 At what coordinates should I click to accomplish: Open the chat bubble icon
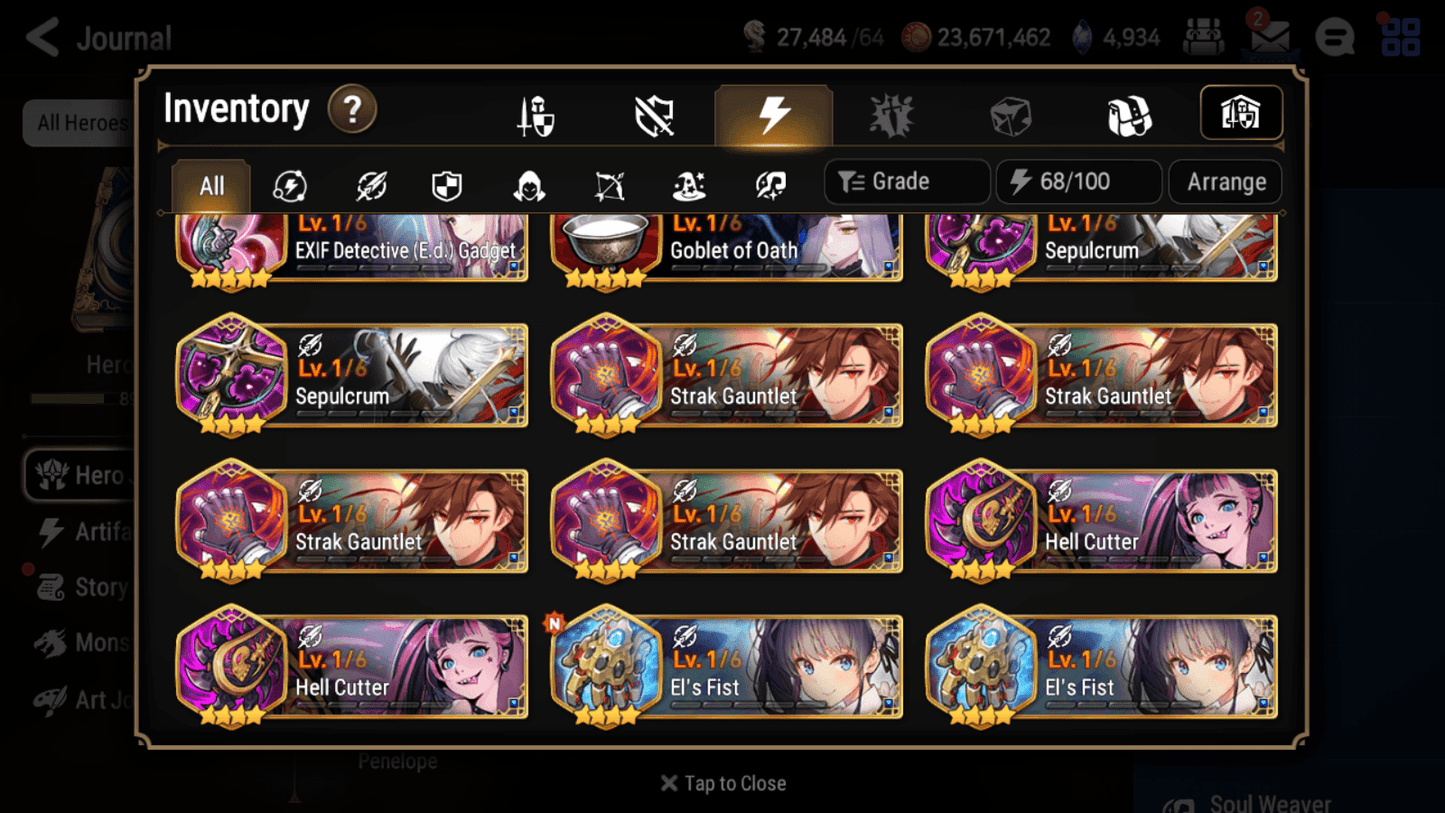click(x=1335, y=37)
